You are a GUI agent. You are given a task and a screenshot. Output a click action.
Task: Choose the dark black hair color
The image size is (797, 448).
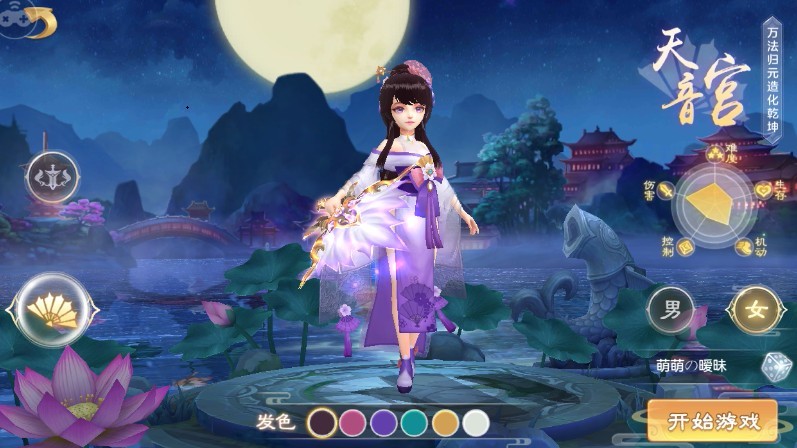pyautogui.click(x=322, y=423)
